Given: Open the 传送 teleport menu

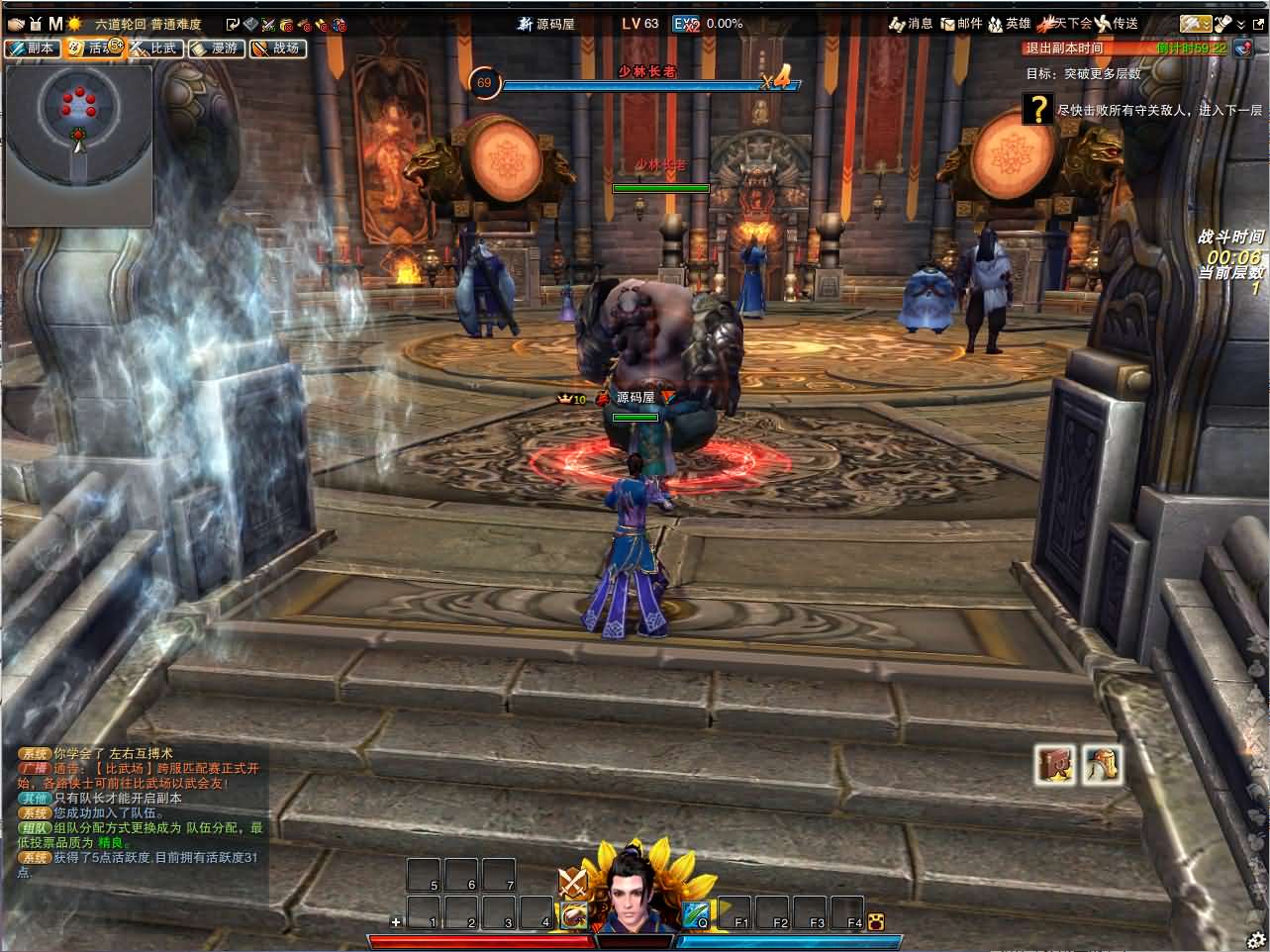Looking at the screenshot, I should 1116,24.
